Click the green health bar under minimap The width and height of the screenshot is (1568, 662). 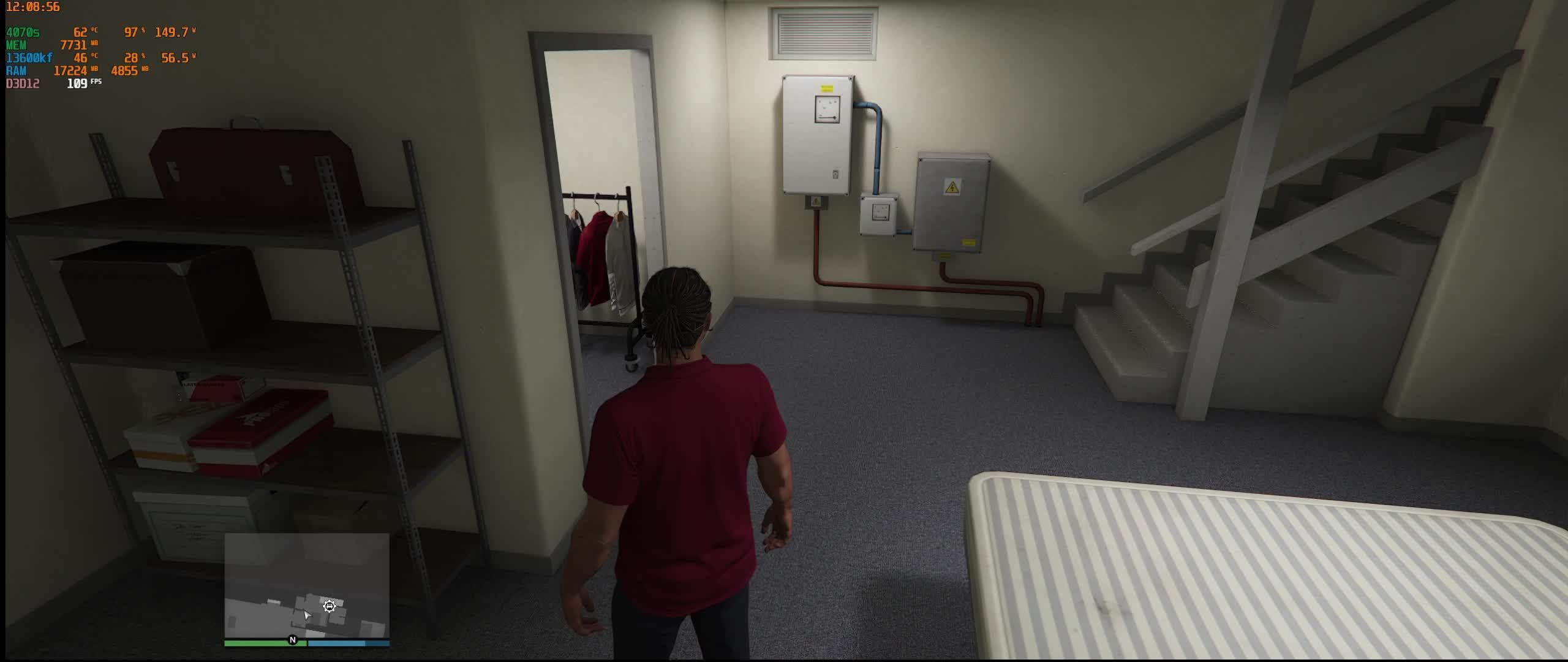[x=257, y=644]
